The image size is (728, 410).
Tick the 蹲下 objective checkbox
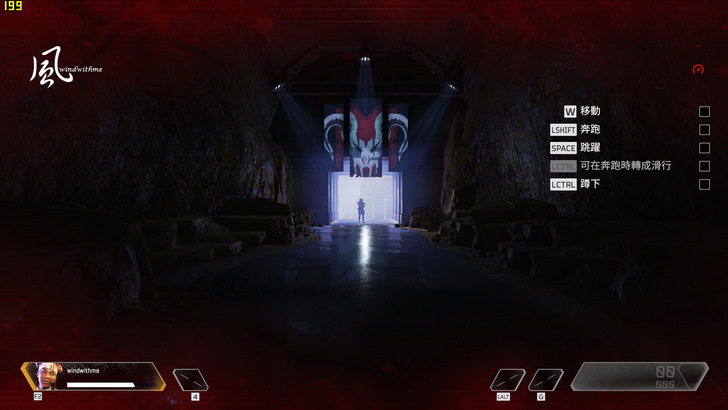coord(704,184)
